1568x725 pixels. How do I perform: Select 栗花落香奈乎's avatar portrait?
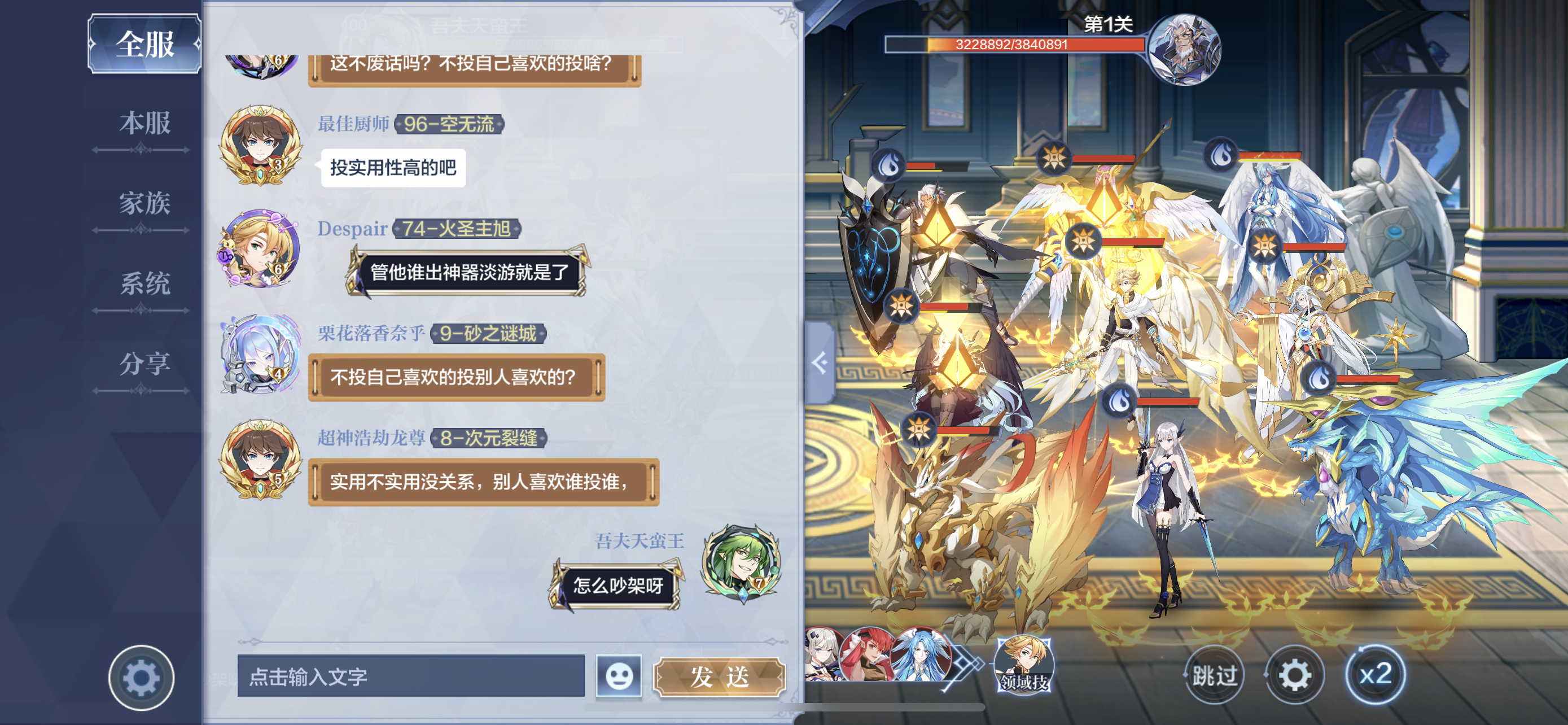[x=261, y=354]
